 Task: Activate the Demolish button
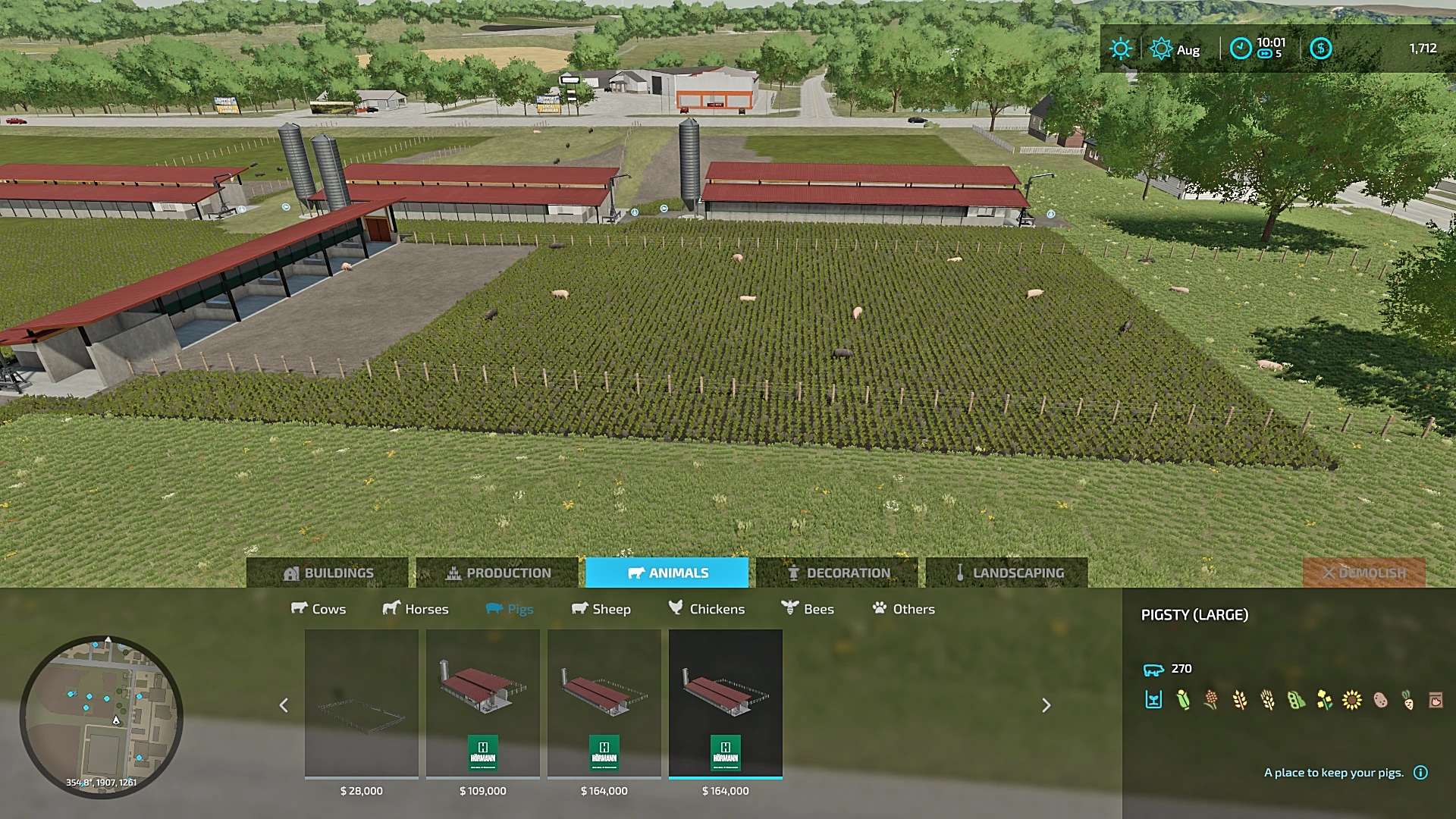pyautogui.click(x=1363, y=573)
